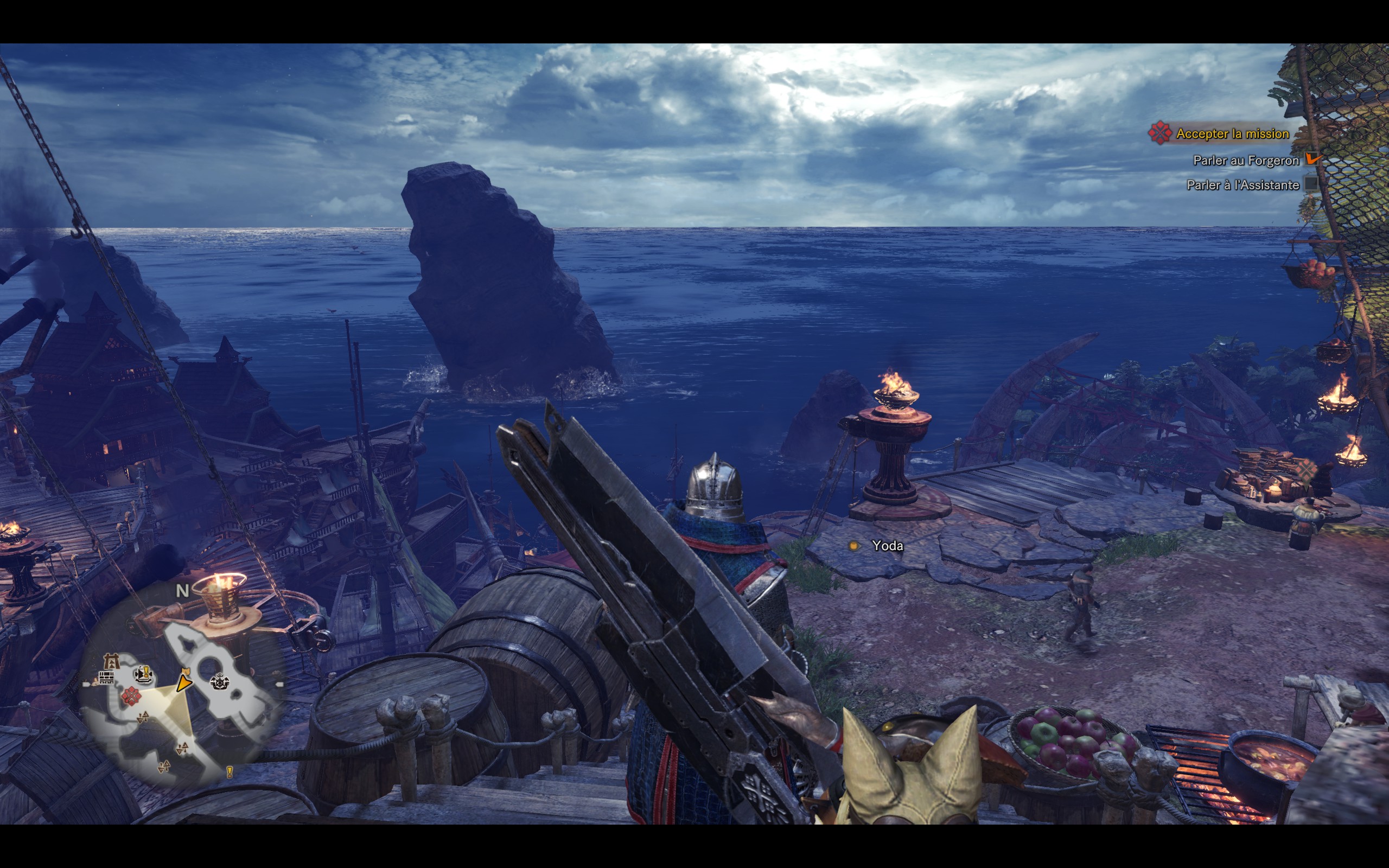The image size is (1389, 868).
Task: Select the 'Accepter la mission' objective header
Action: [1232, 134]
